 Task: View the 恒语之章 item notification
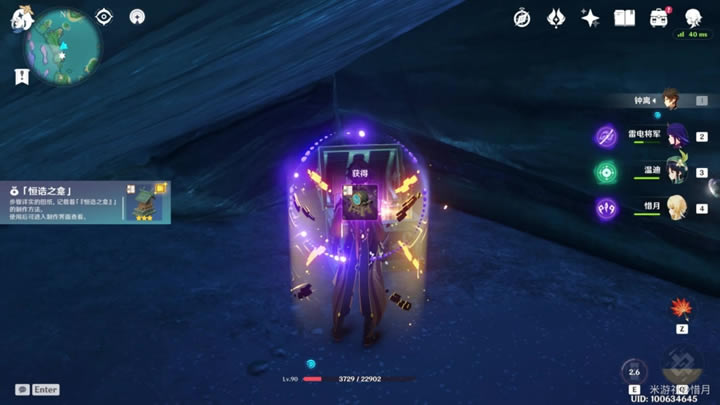click(83, 201)
